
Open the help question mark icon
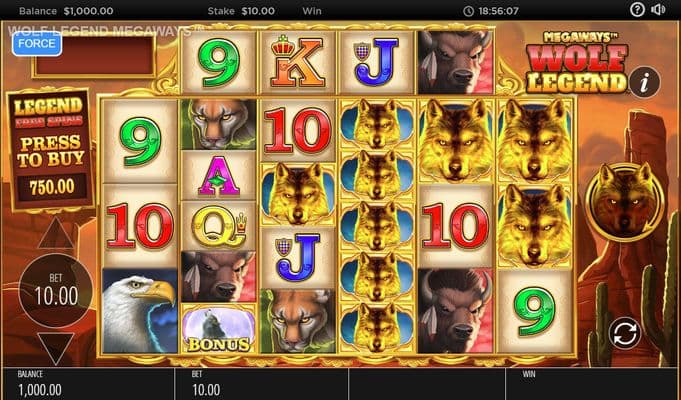pyautogui.click(x=638, y=10)
